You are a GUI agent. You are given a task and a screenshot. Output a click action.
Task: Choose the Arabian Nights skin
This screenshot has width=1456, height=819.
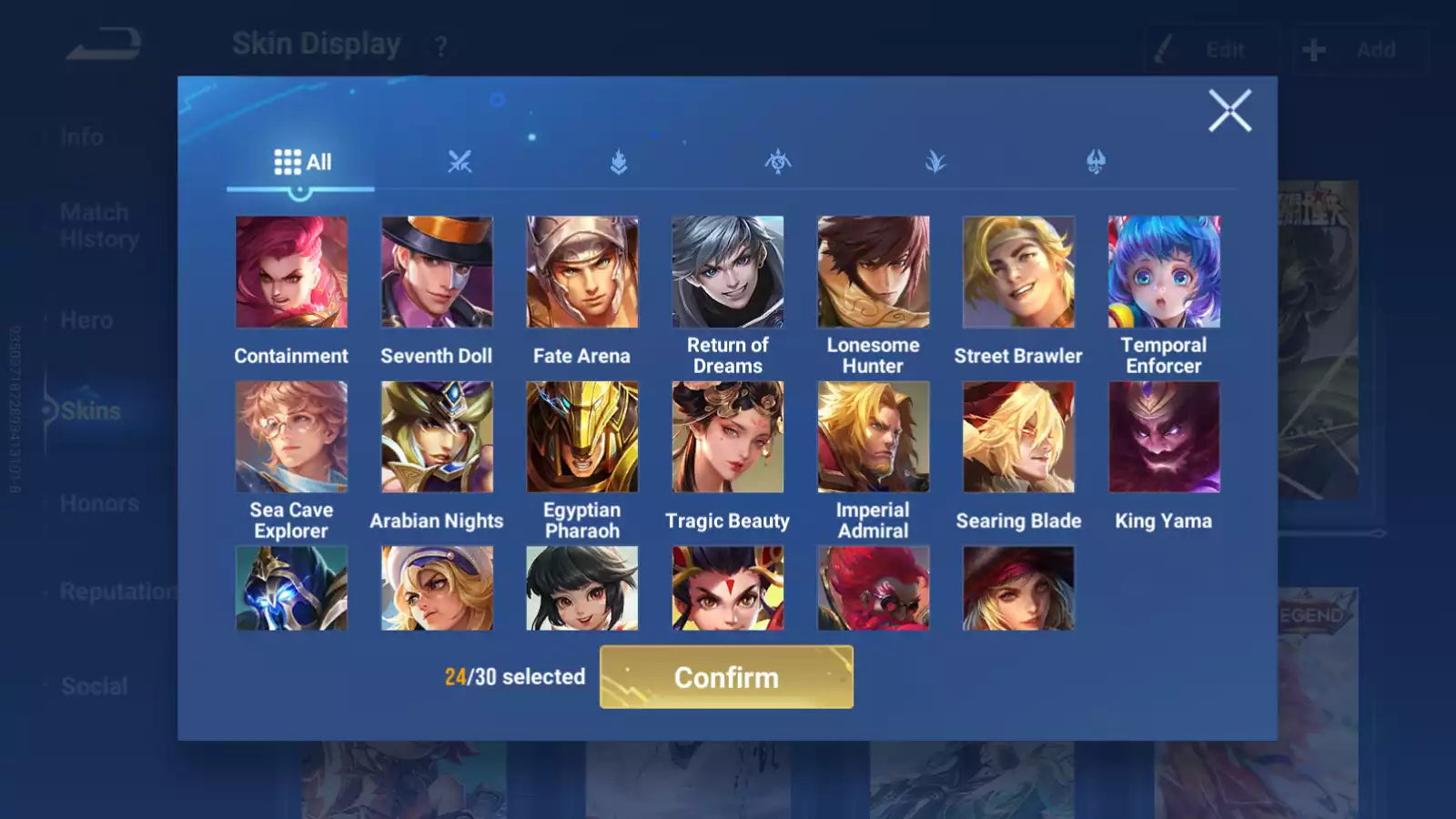(x=437, y=437)
